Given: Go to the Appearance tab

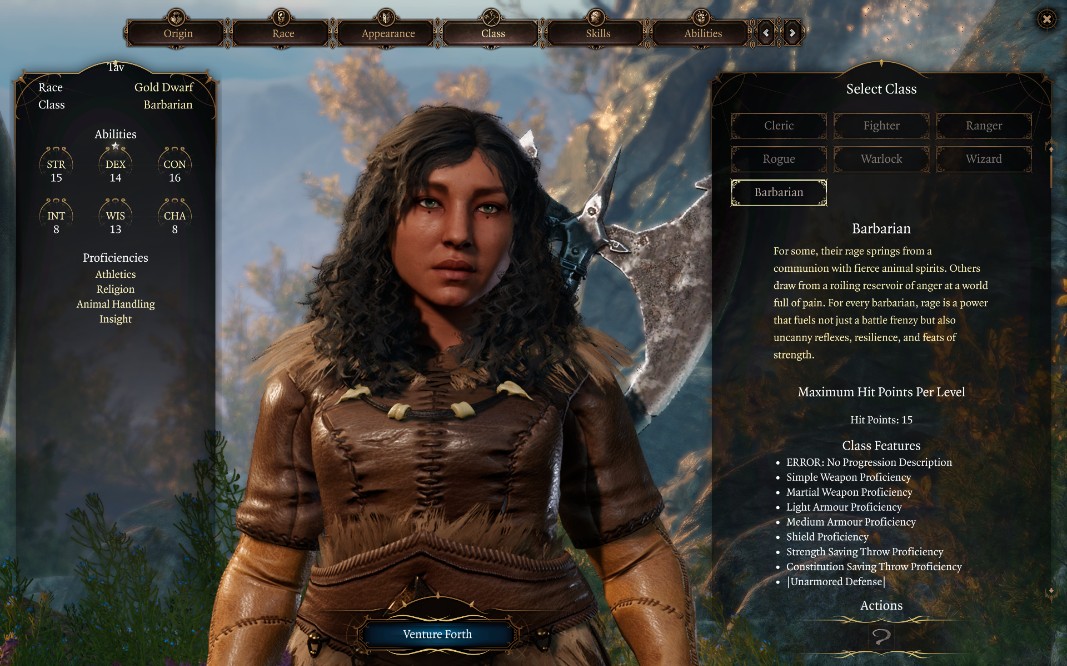Looking at the screenshot, I should pos(388,33).
